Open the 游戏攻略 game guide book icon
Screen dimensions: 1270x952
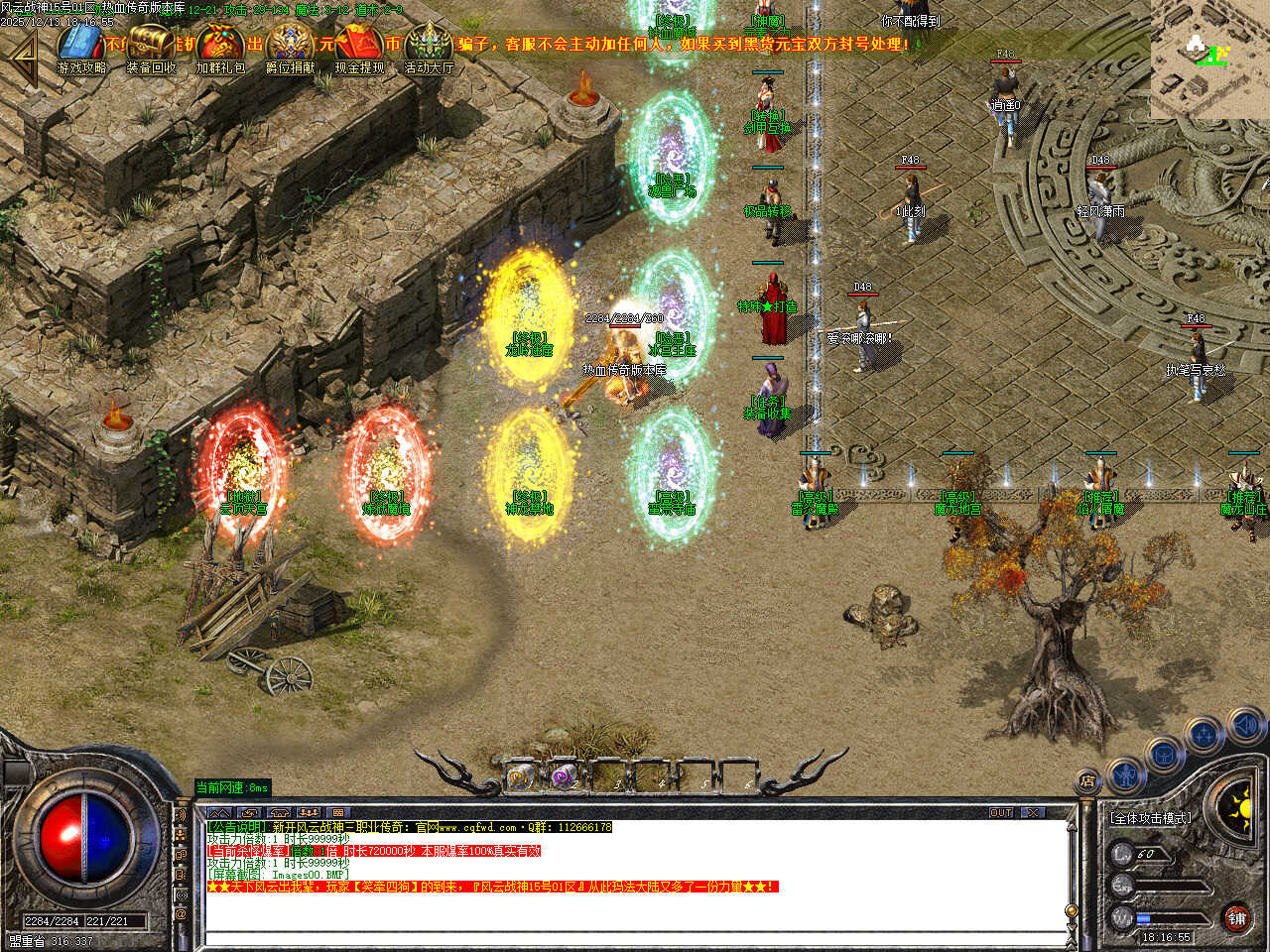click(x=81, y=46)
